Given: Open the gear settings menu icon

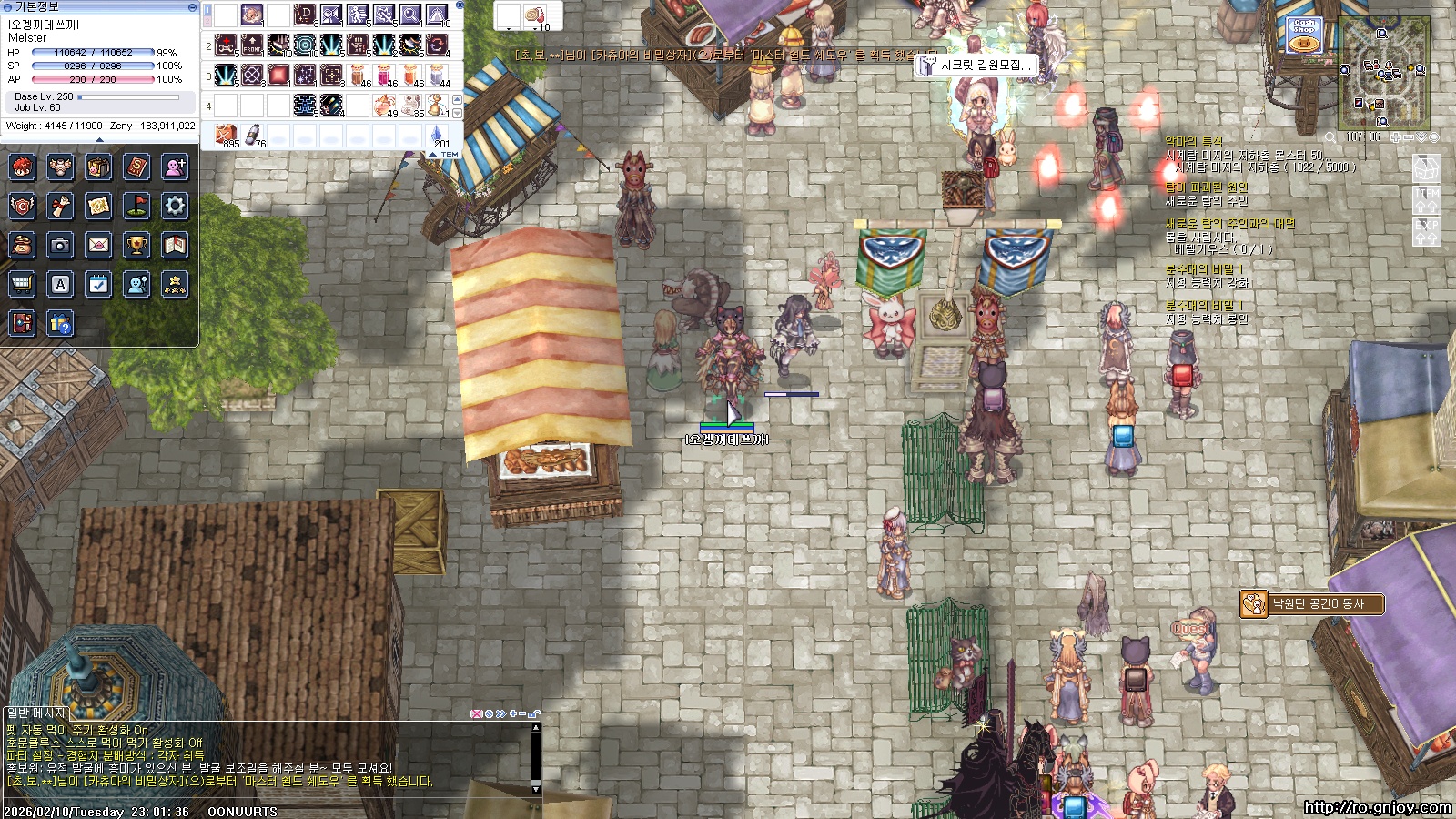Looking at the screenshot, I should tap(175, 206).
